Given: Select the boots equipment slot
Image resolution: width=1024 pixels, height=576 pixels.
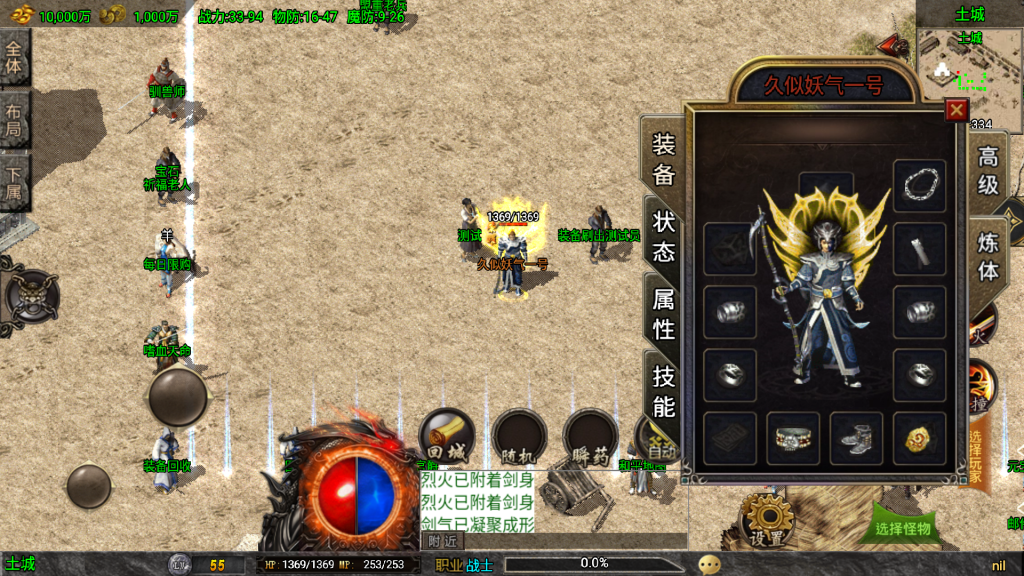Looking at the screenshot, I should click(x=856, y=438).
